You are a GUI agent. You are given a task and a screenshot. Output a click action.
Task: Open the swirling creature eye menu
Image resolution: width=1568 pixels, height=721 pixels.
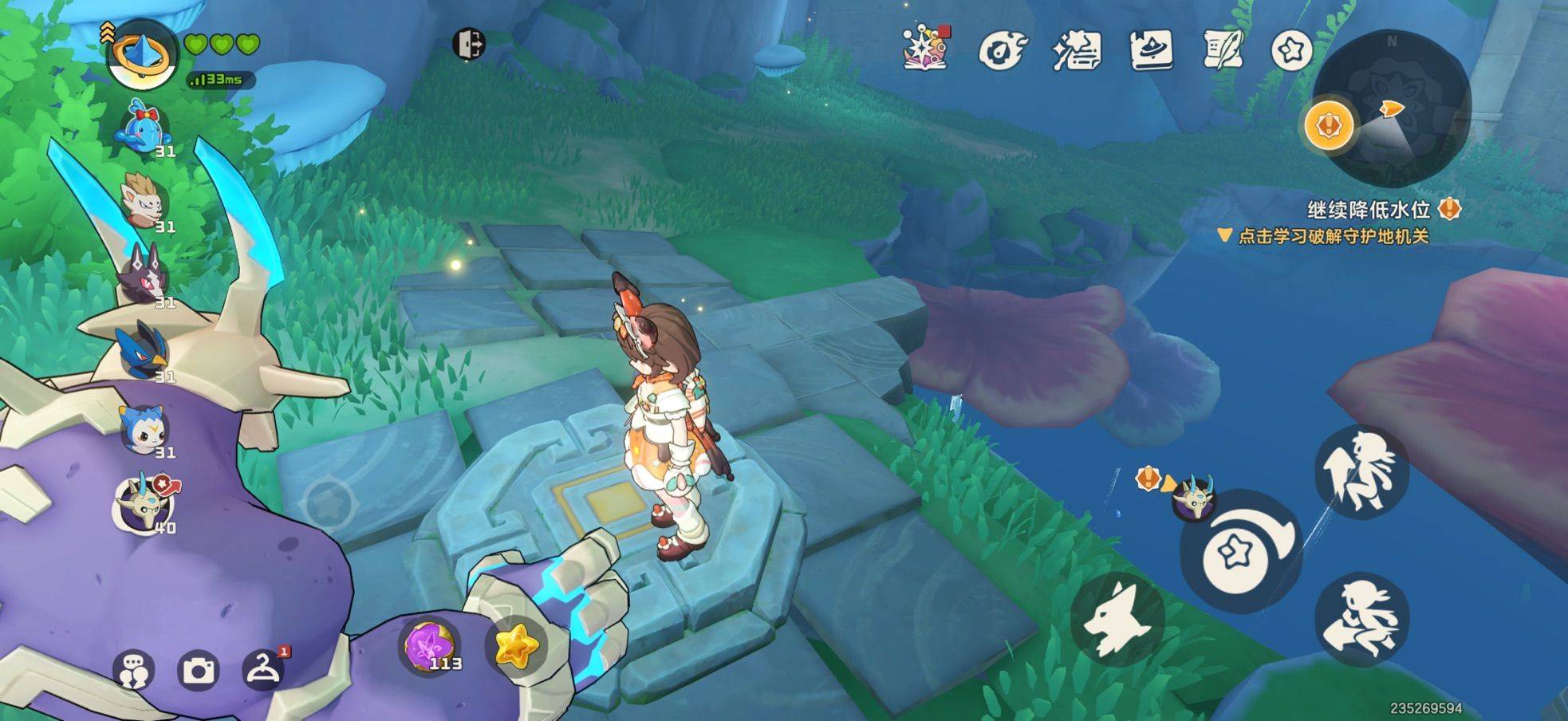tap(1000, 50)
